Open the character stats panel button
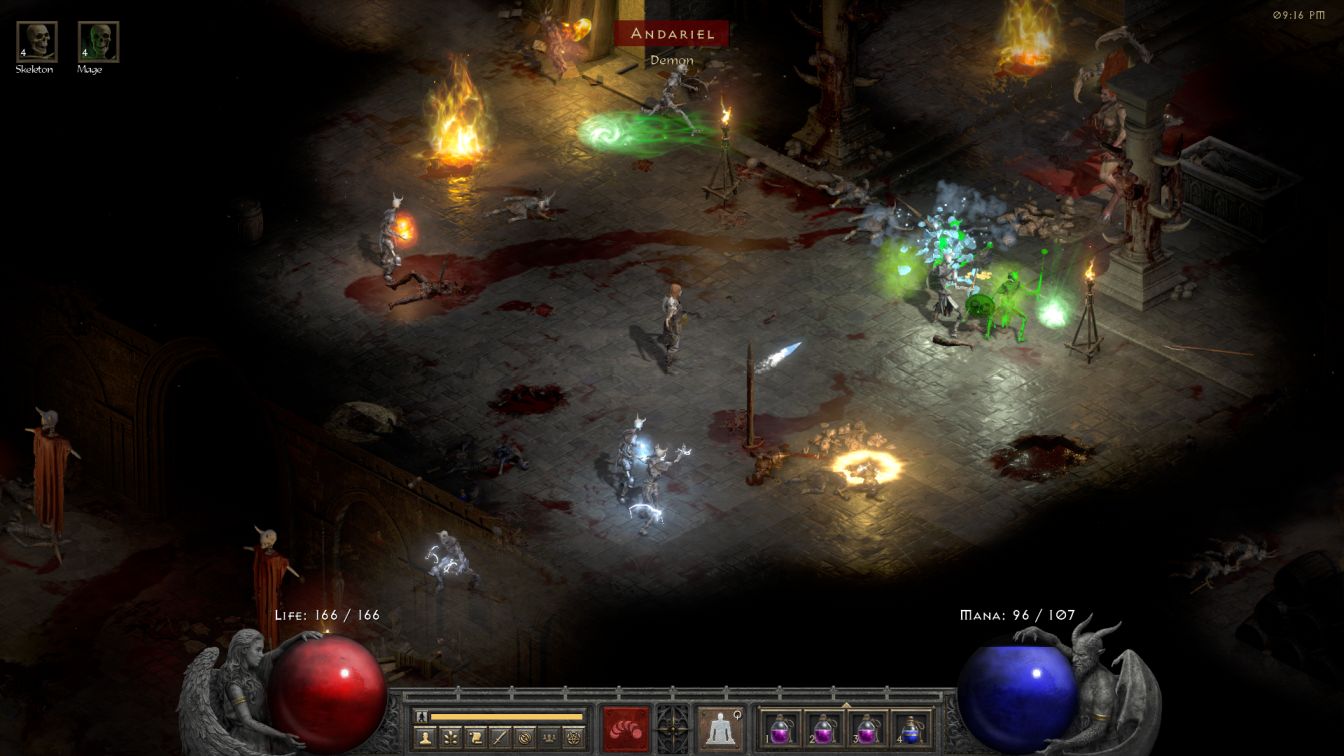Viewport: 1344px width, 756px height. (424, 738)
